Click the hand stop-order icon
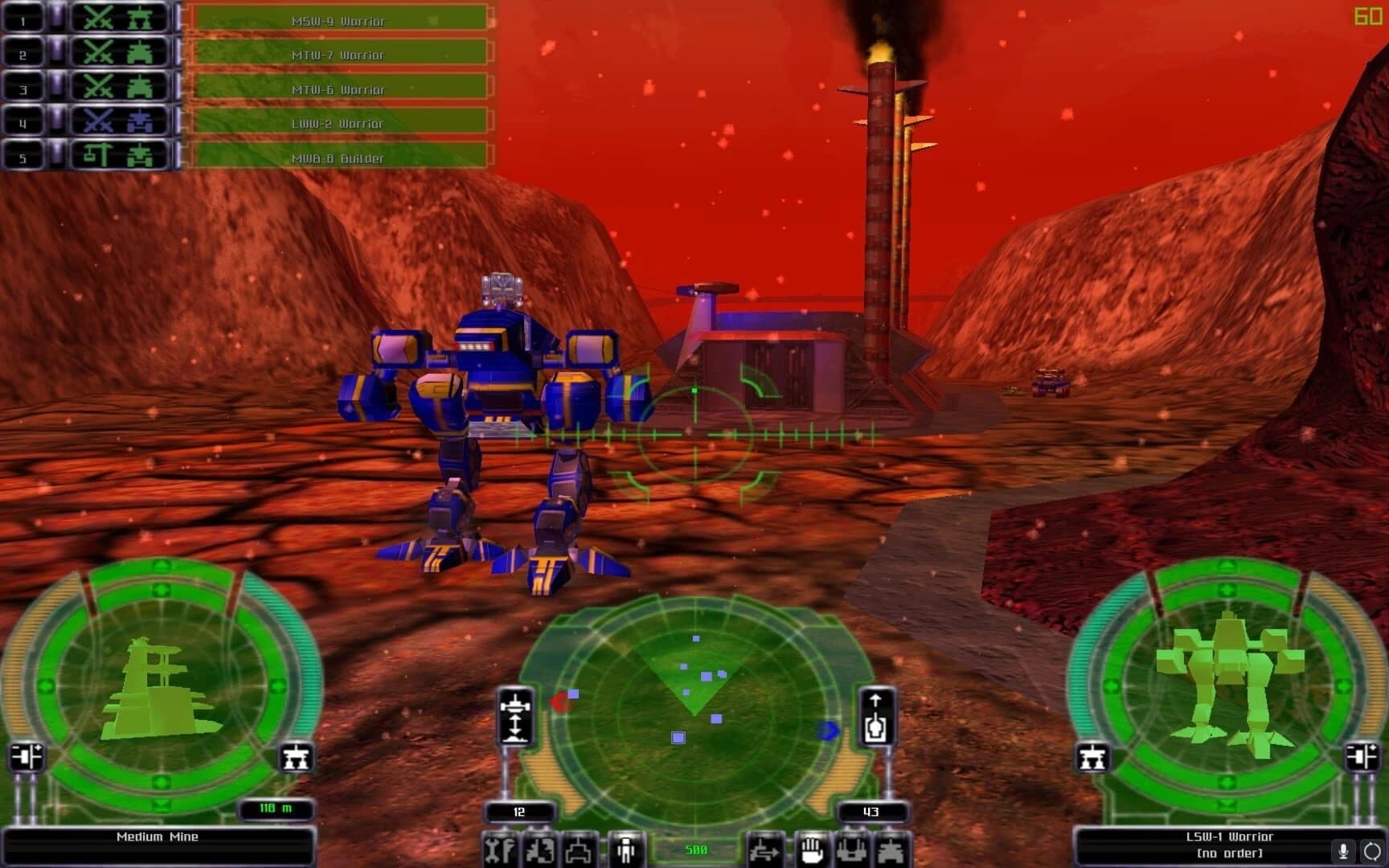The height and width of the screenshot is (868, 1389). pos(810,850)
